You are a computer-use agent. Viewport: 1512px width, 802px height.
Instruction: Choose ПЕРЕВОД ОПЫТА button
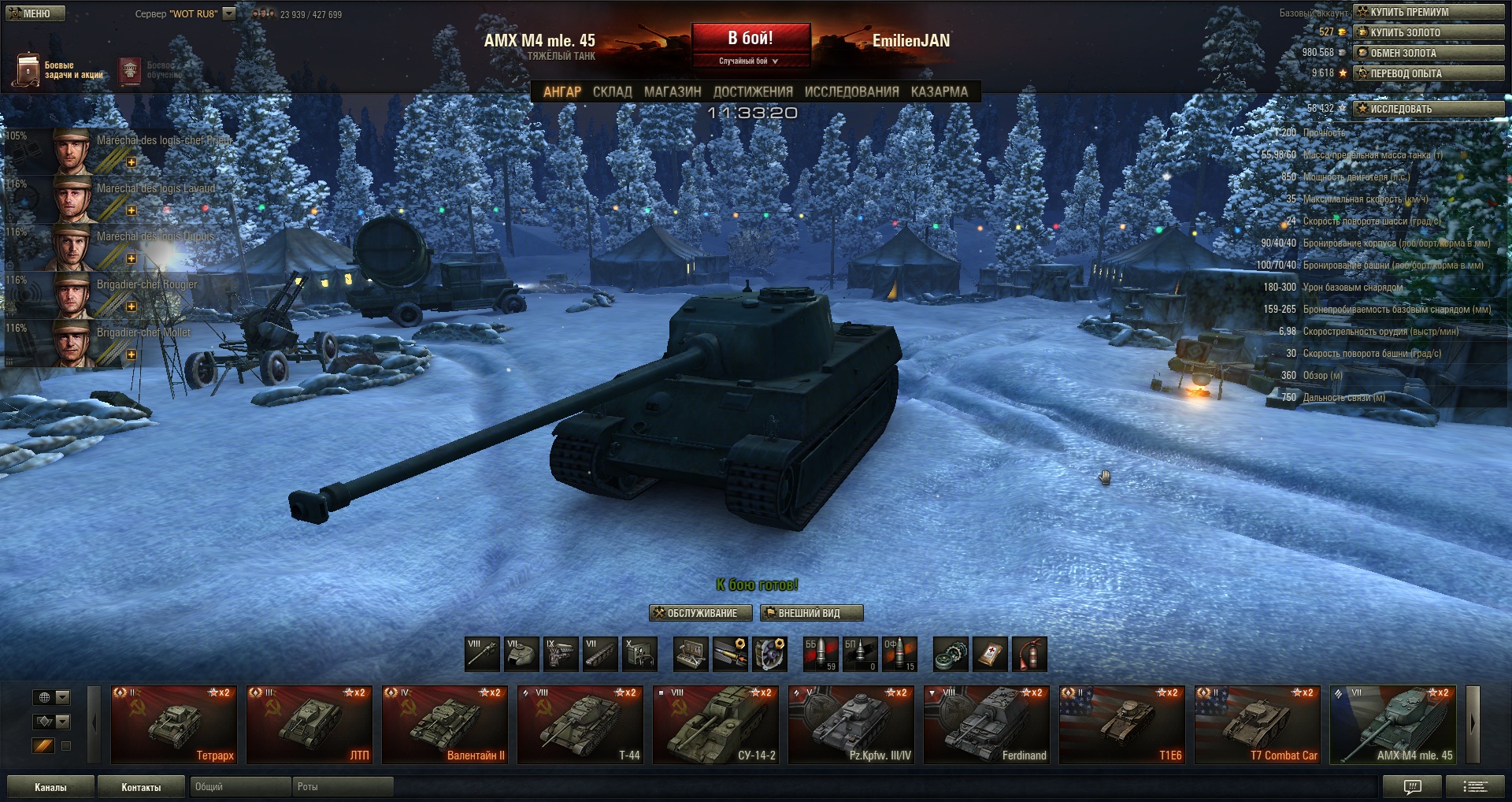[x=1428, y=73]
